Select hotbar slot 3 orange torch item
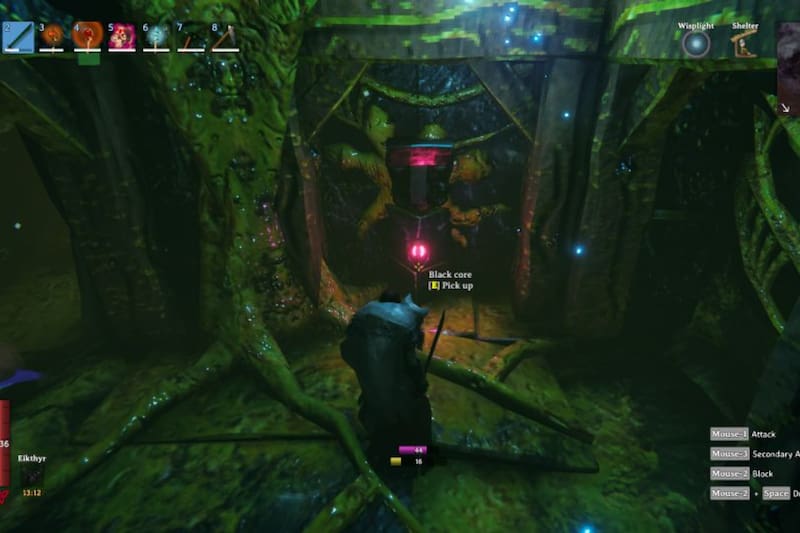 (x=52, y=37)
